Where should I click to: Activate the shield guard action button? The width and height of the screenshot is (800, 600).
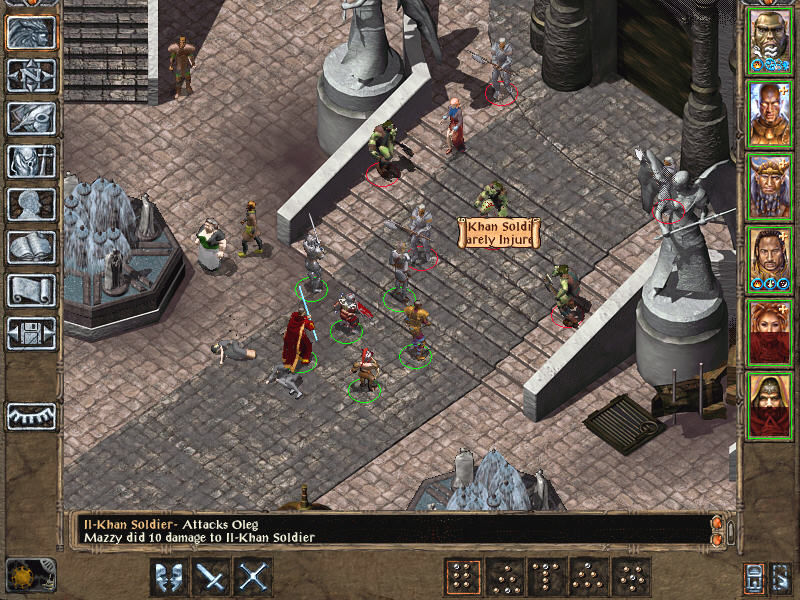(x=169, y=577)
